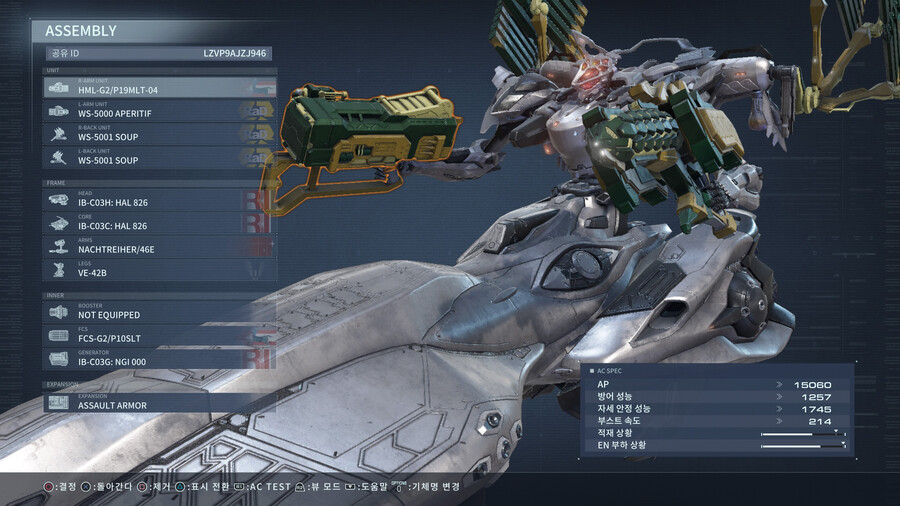Select the L-BACK unit WS-5001 SOUP slot
Viewport: 900px width, 506px height.
(159, 157)
